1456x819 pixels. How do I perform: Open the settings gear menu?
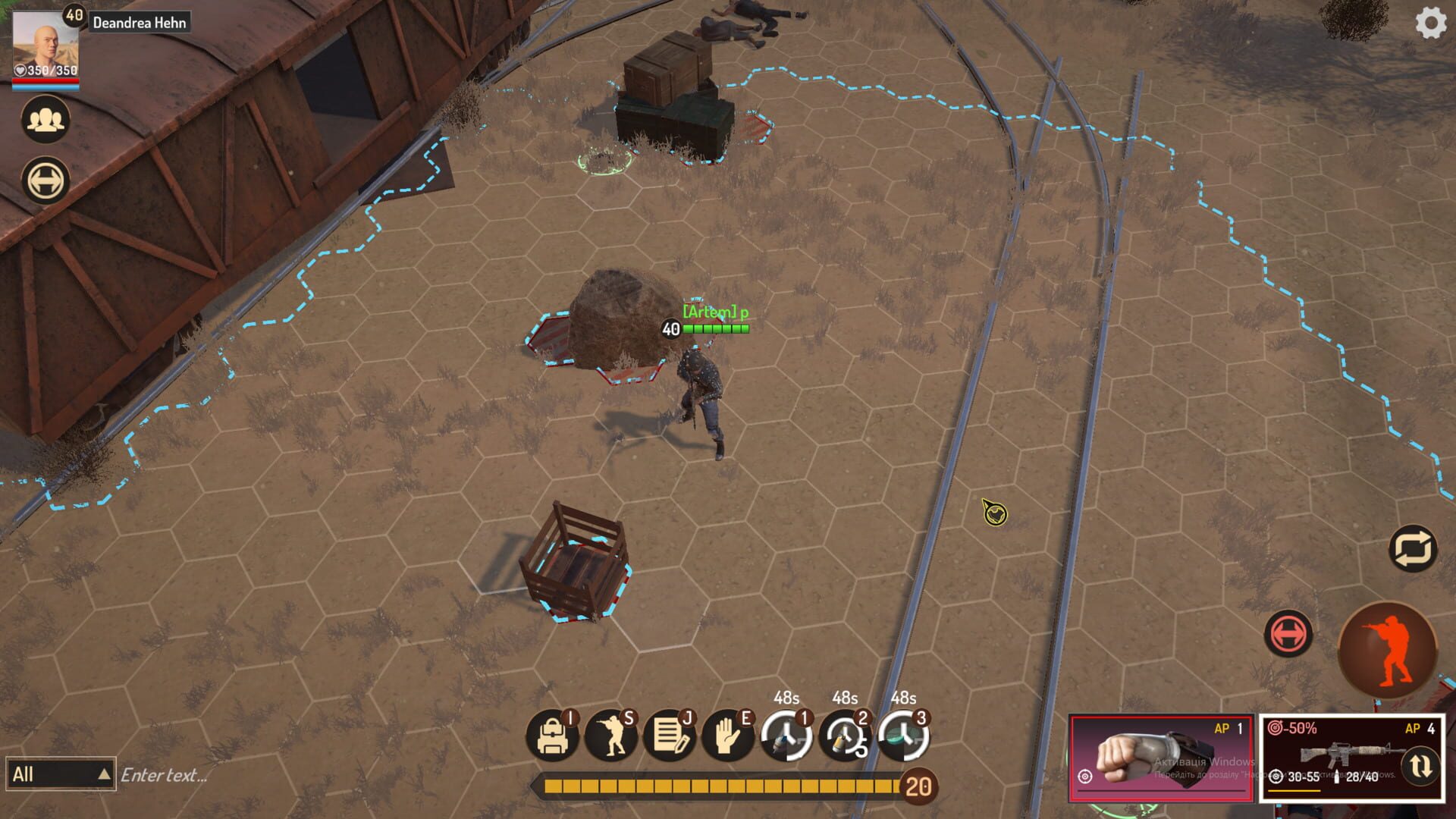pyautogui.click(x=1430, y=24)
